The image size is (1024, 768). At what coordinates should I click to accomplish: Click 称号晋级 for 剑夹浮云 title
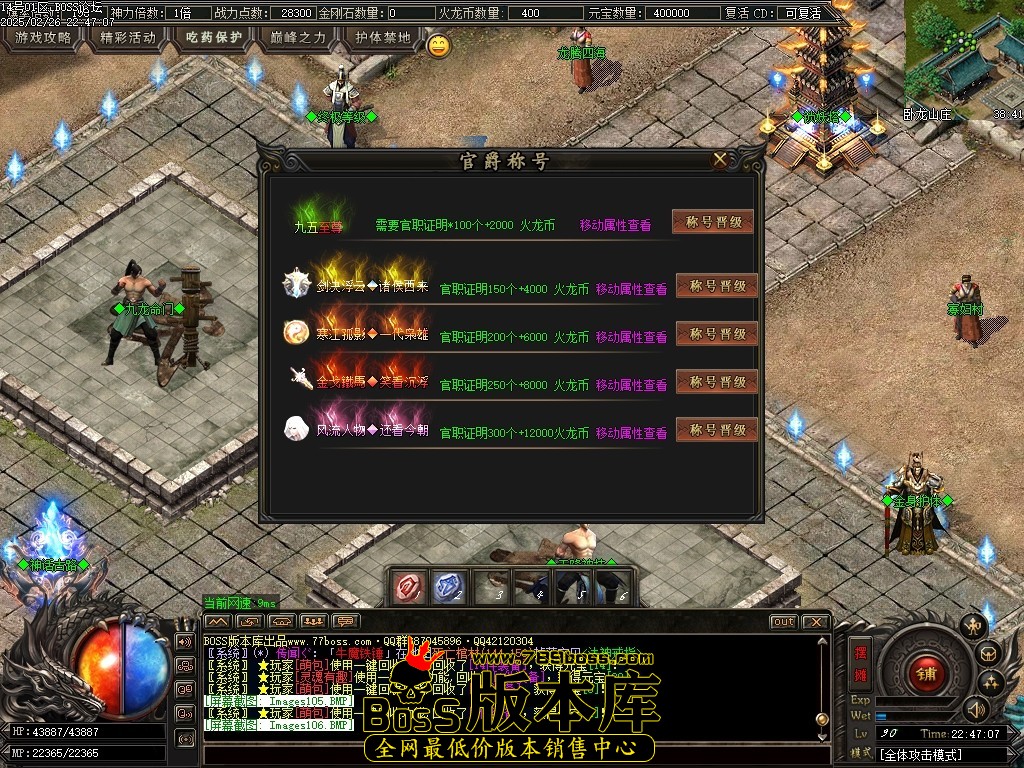[x=717, y=286]
